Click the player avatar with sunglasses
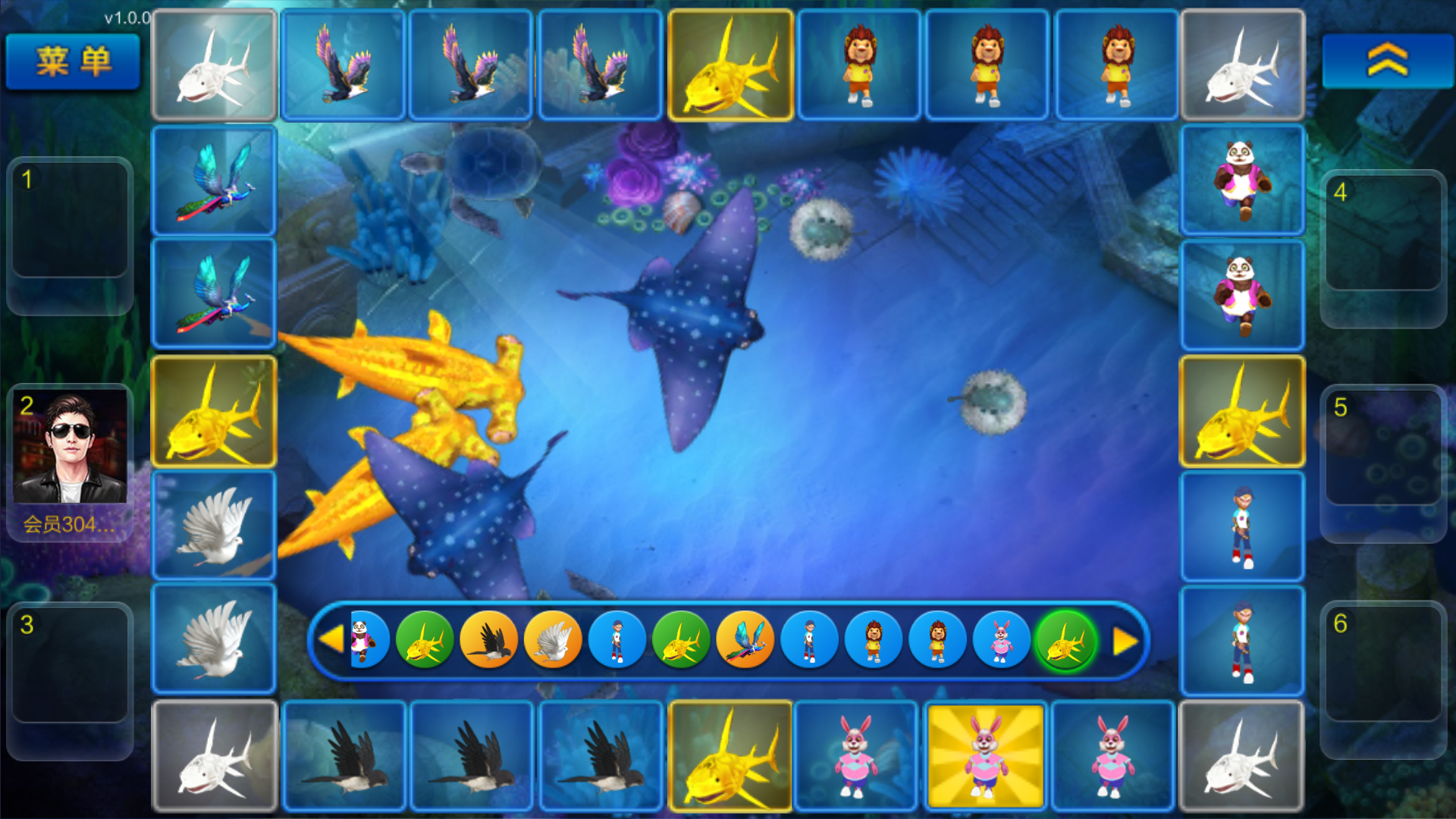 [x=70, y=447]
